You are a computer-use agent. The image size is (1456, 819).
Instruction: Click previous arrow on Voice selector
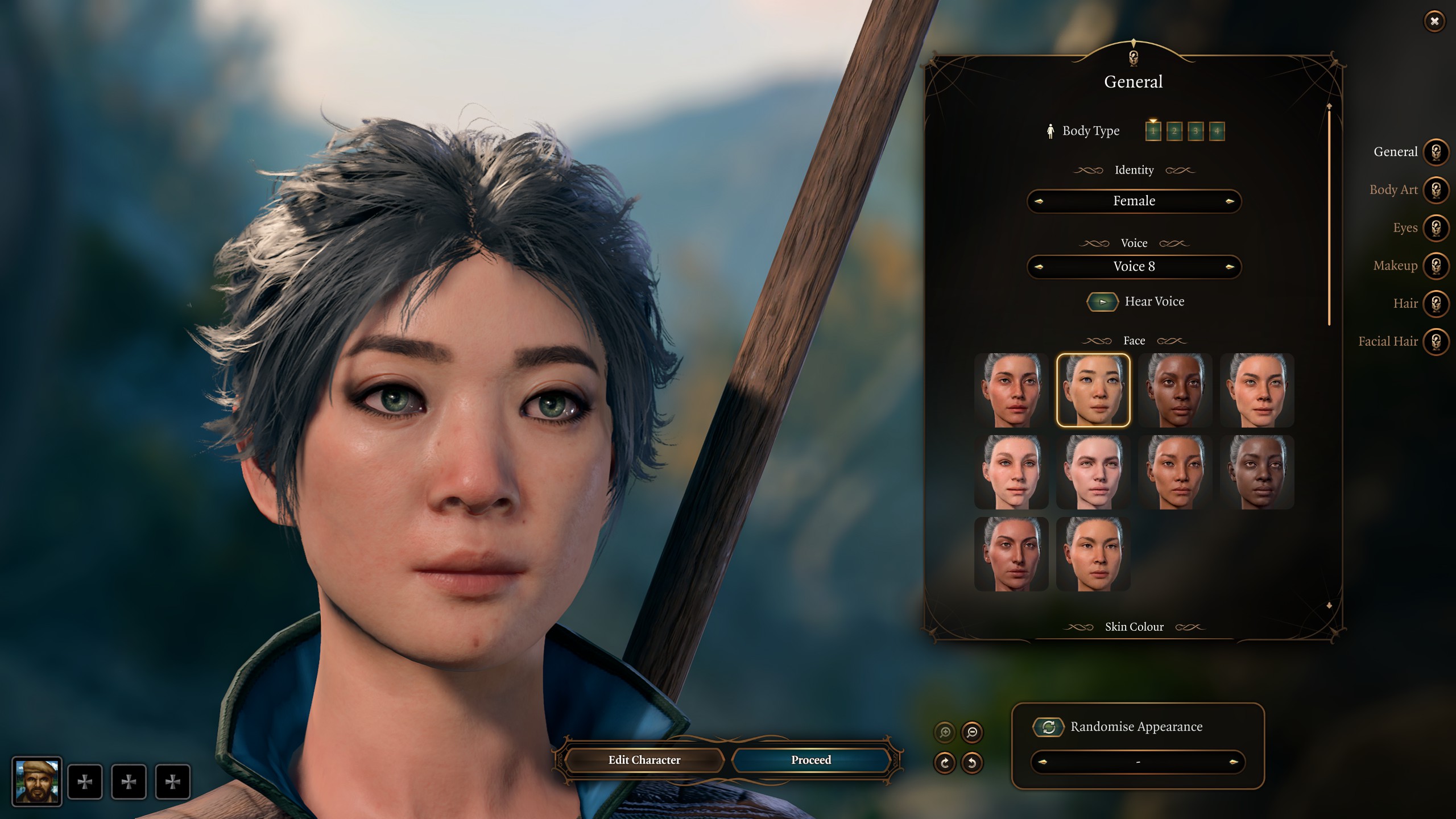(x=1039, y=267)
